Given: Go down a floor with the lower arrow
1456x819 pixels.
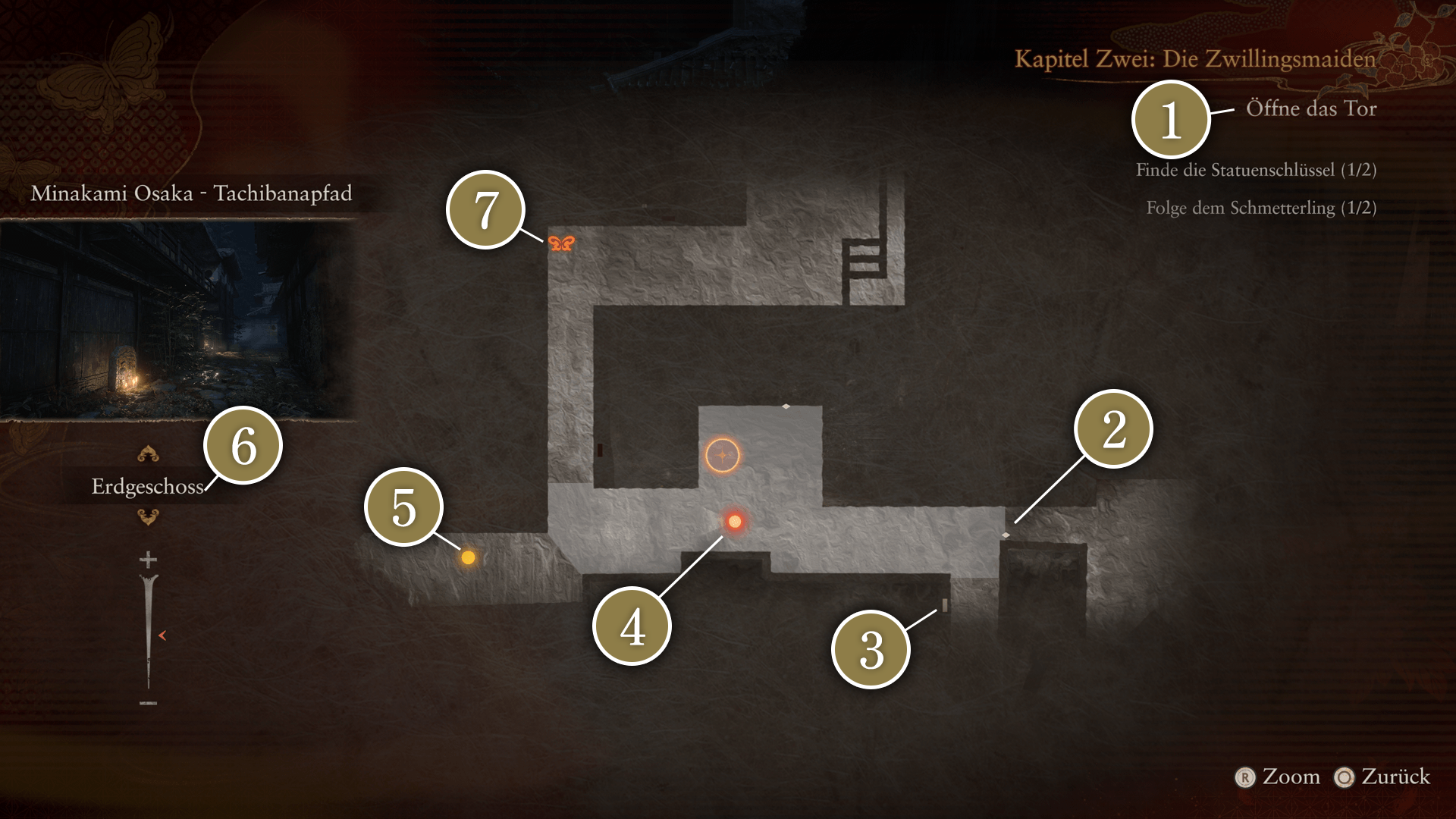Looking at the screenshot, I should (x=148, y=517).
